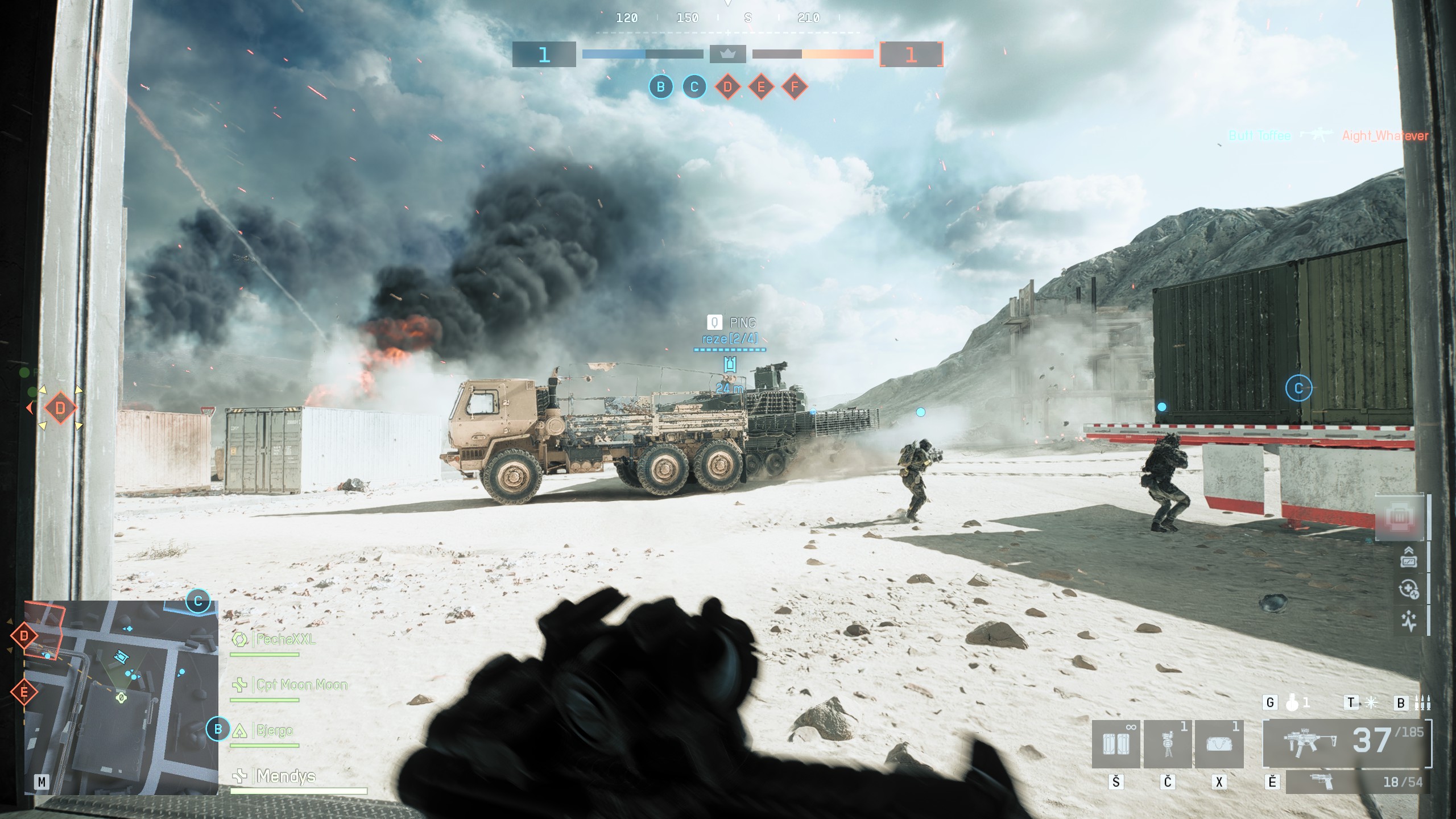Select the twin plates gadget slot
Viewport: 1456px width, 819px height.
[x=1115, y=743]
